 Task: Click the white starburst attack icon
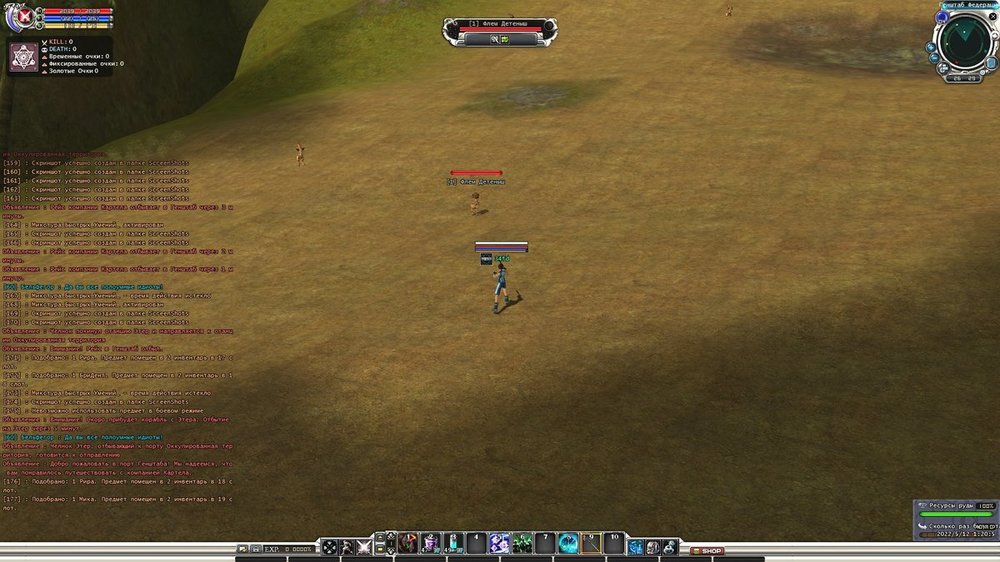[x=364, y=547]
